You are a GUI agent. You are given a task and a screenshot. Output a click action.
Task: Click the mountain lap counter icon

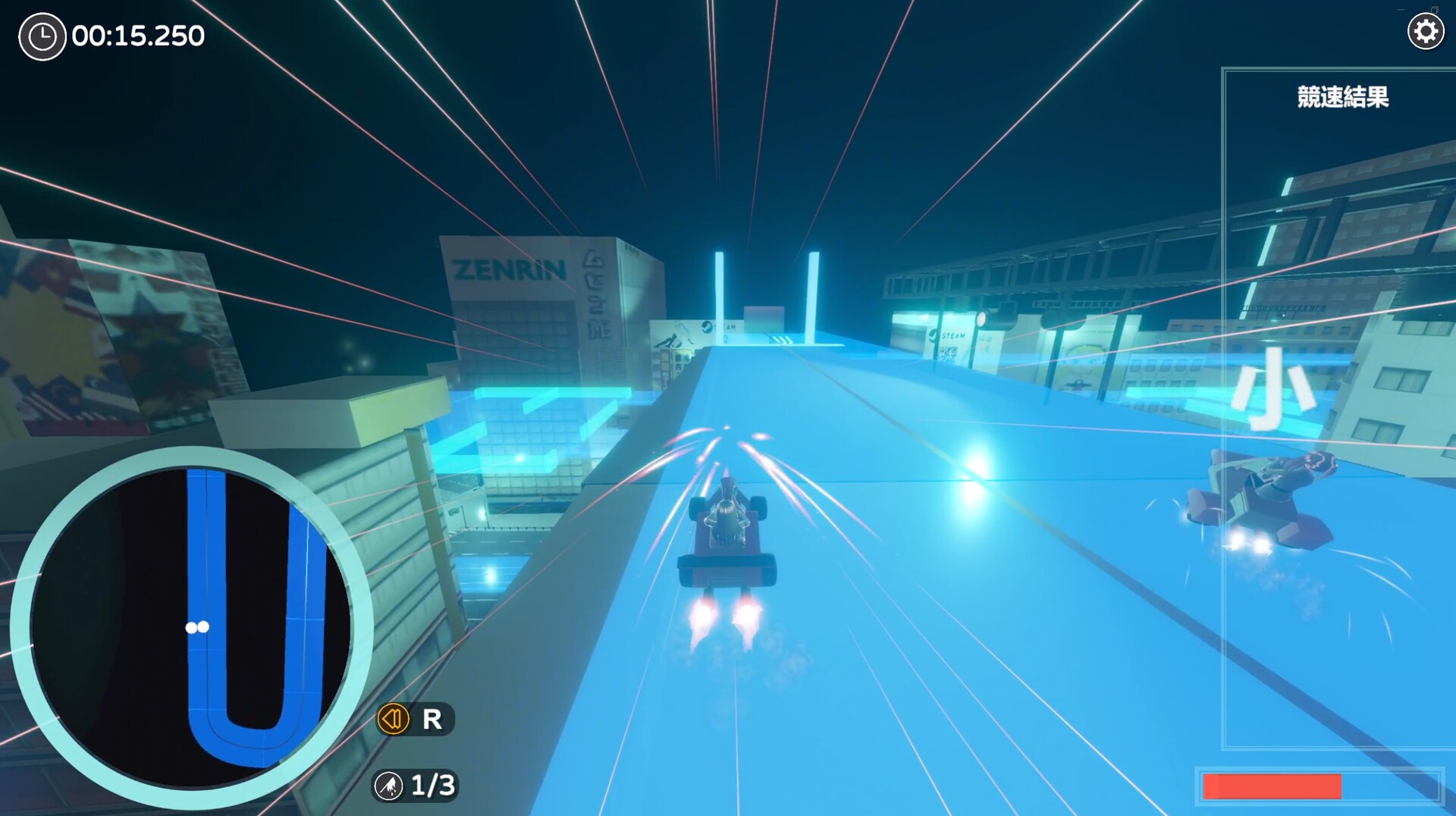pos(389,787)
